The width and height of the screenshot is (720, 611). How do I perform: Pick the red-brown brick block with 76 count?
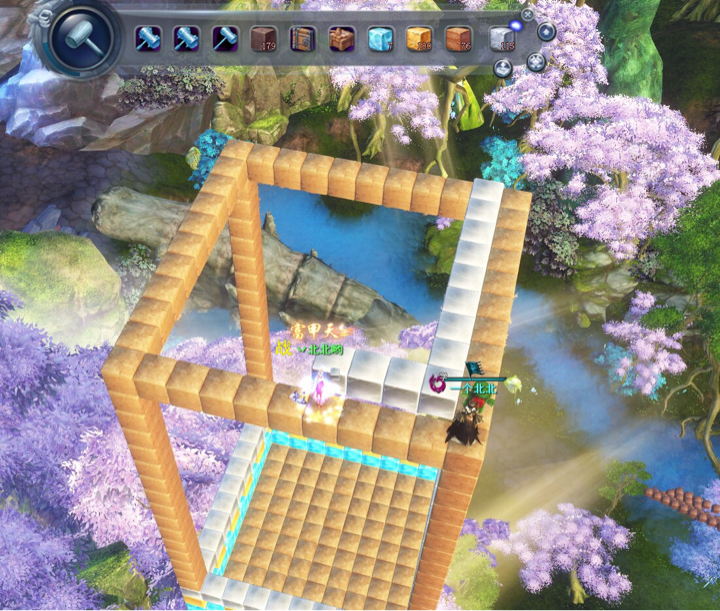[x=458, y=39]
